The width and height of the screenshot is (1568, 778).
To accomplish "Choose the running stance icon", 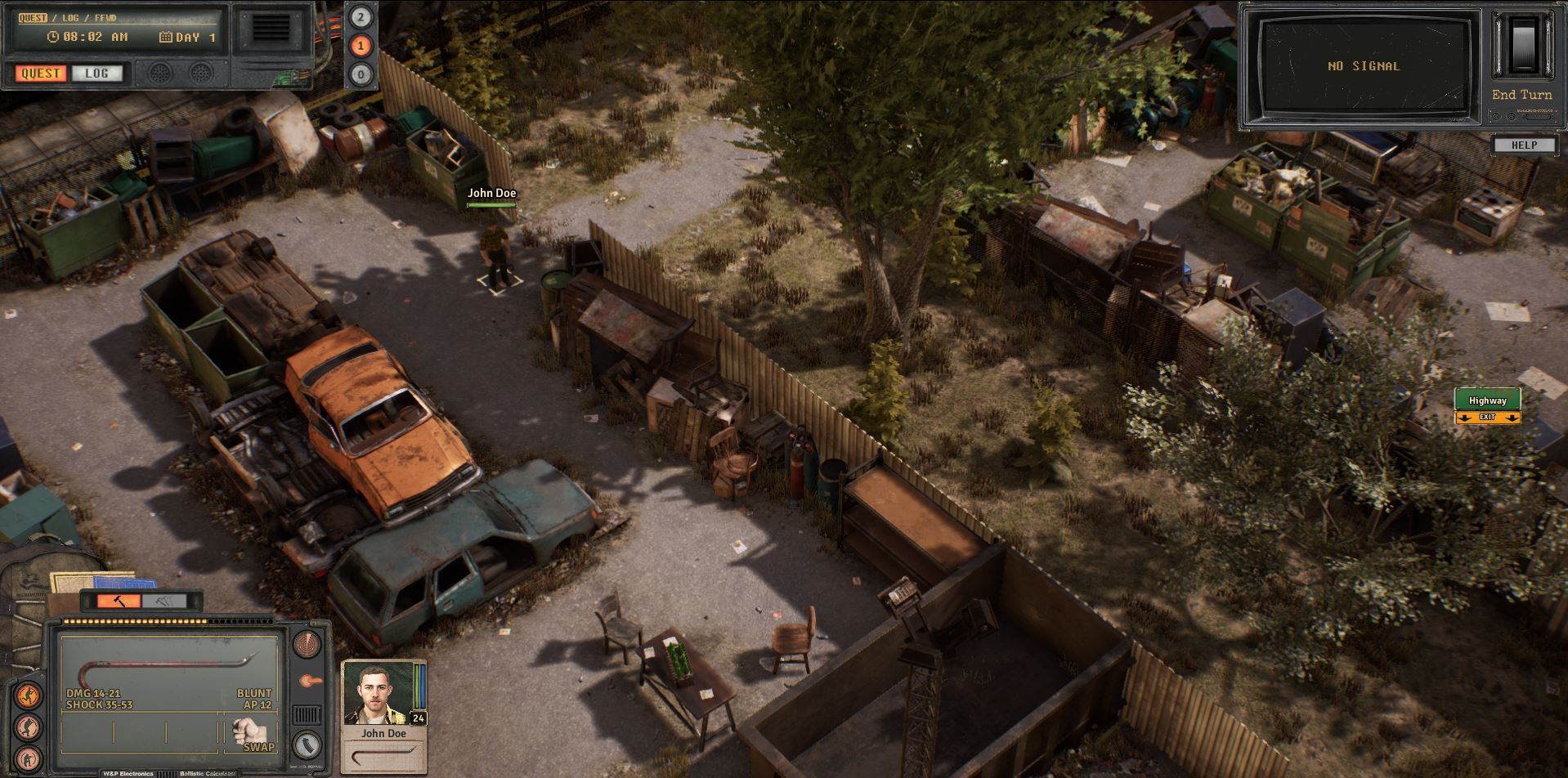I will tap(29, 696).
